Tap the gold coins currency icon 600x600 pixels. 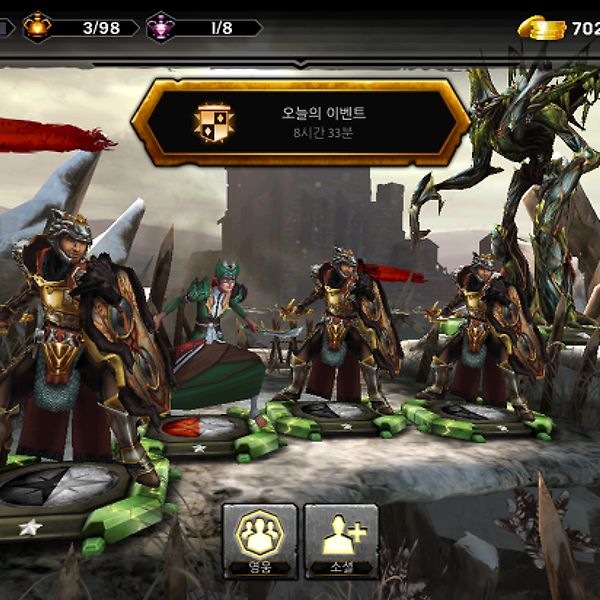(x=542, y=27)
